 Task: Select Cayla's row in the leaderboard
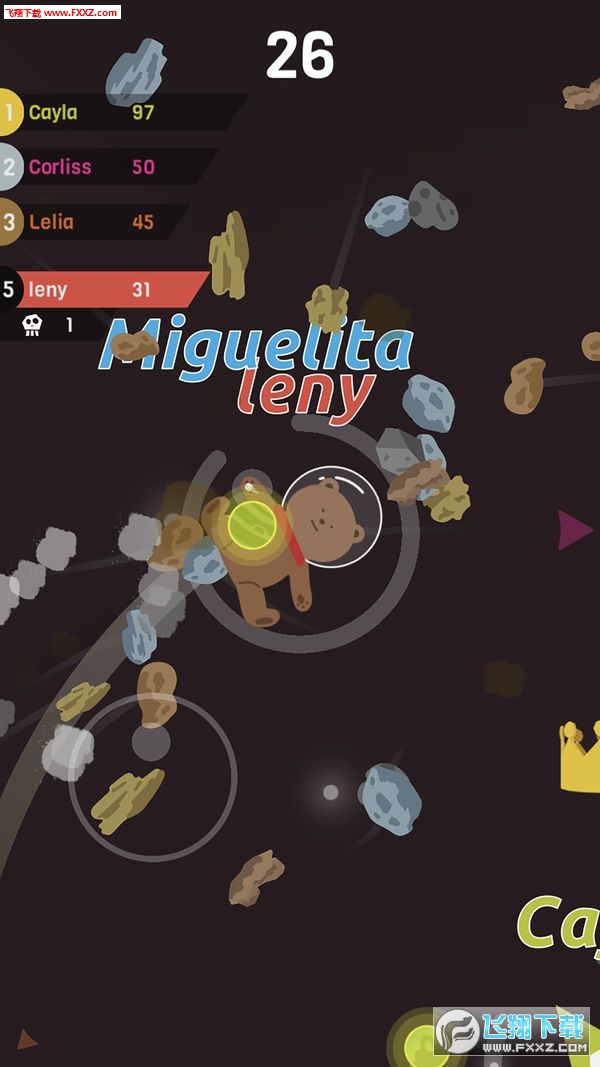[110, 112]
